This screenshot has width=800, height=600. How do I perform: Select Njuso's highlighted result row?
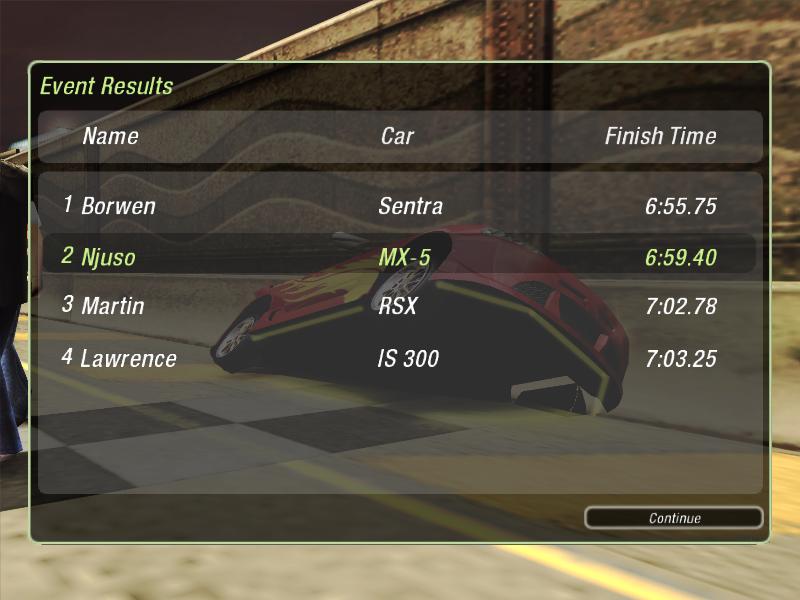400,257
